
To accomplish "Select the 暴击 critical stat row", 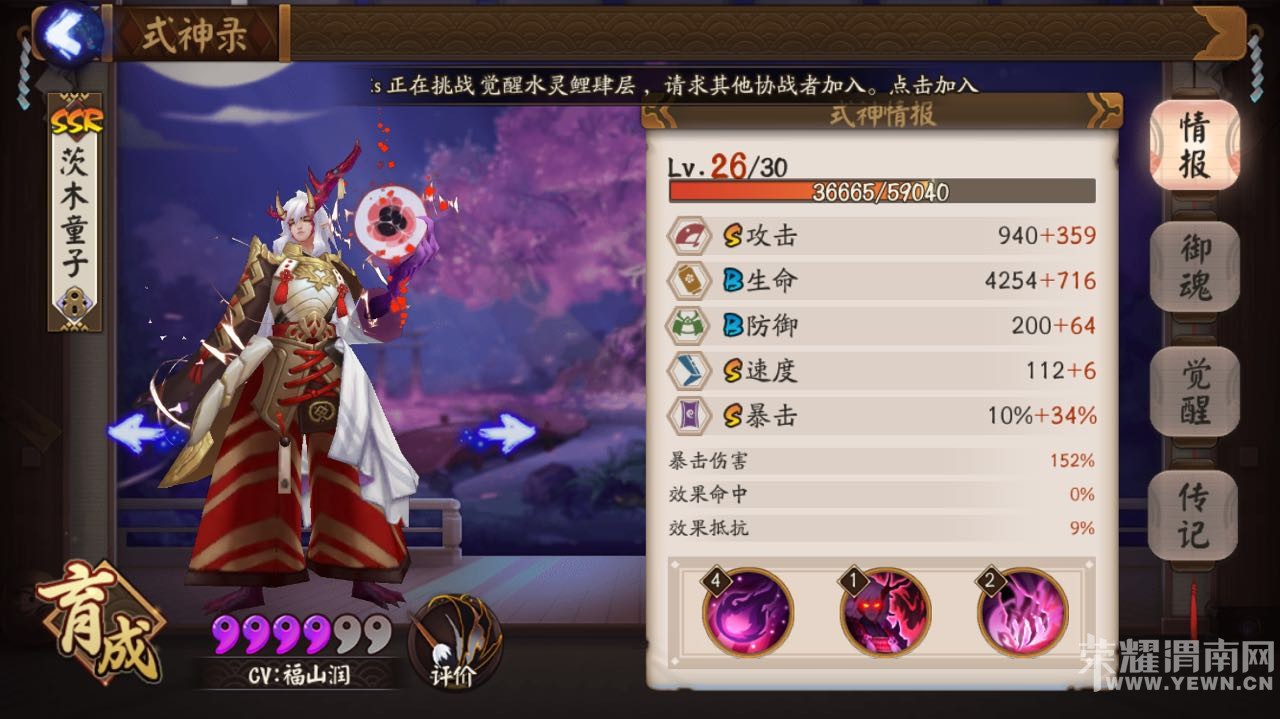I will (x=882, y=416).
